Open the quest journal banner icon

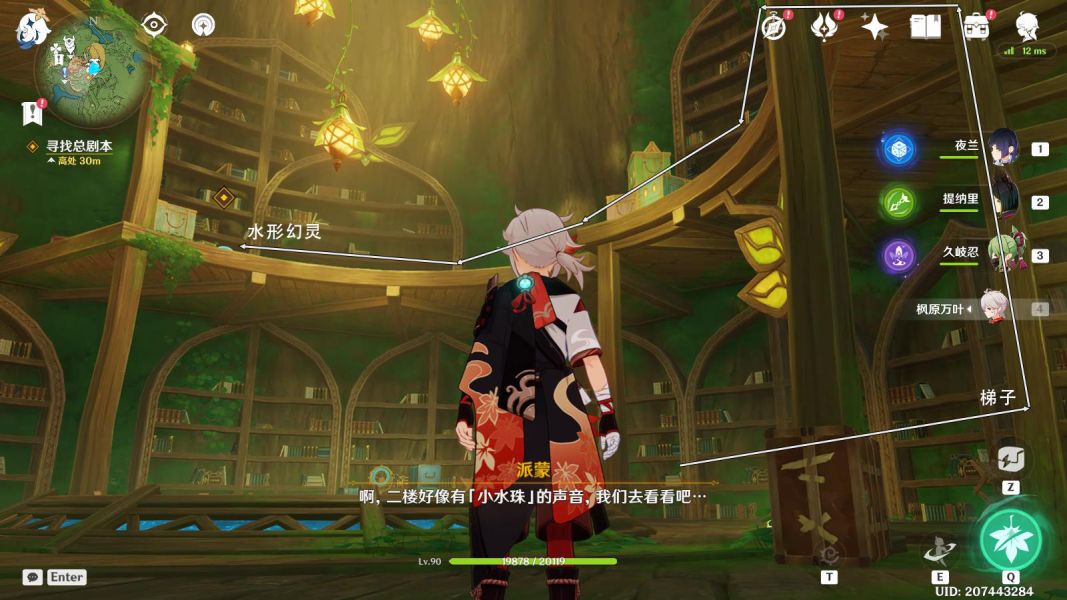32,114
